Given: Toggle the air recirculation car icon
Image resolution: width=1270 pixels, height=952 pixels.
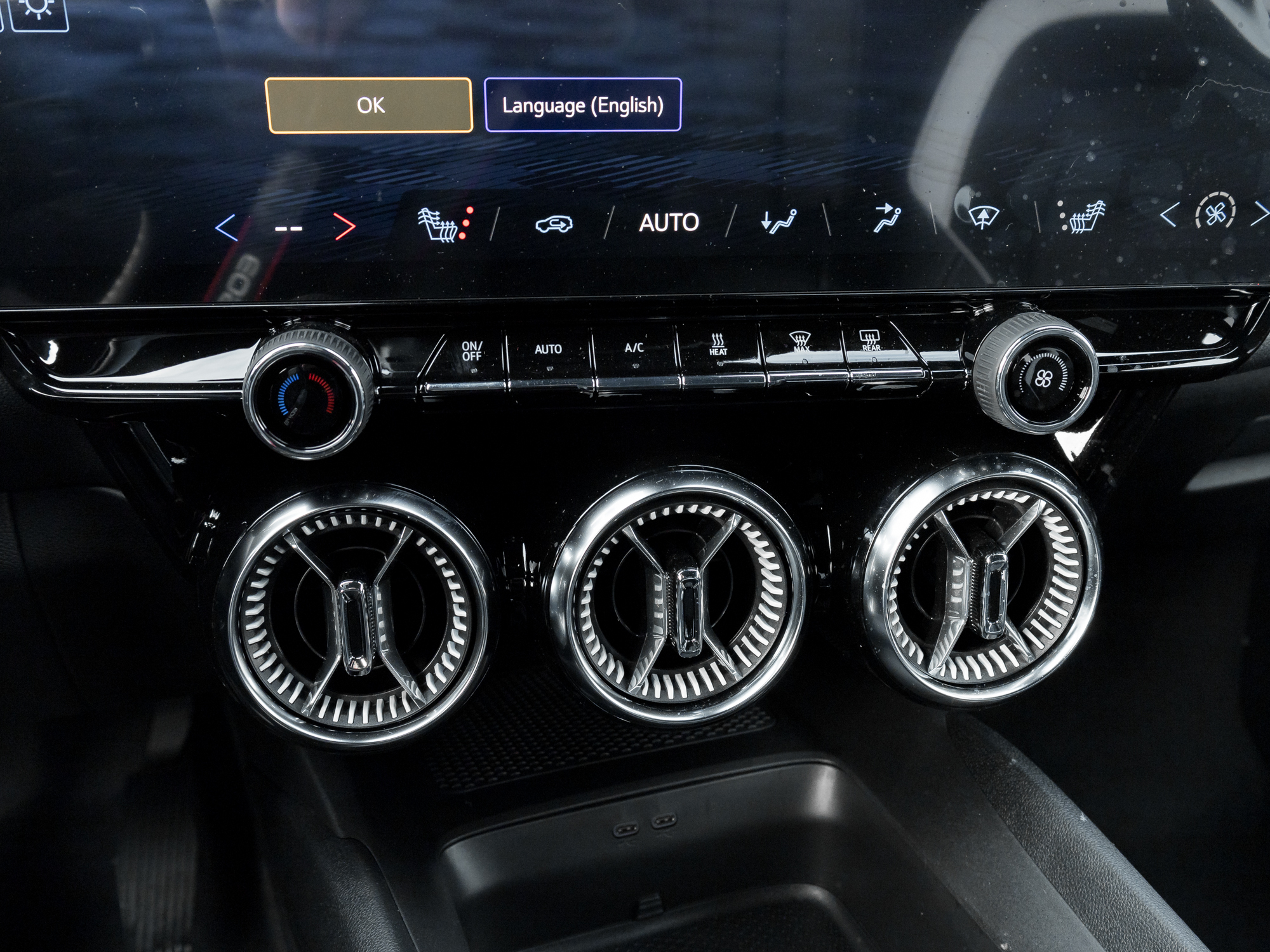Looking at the screenshot, I should pos(554,223).
